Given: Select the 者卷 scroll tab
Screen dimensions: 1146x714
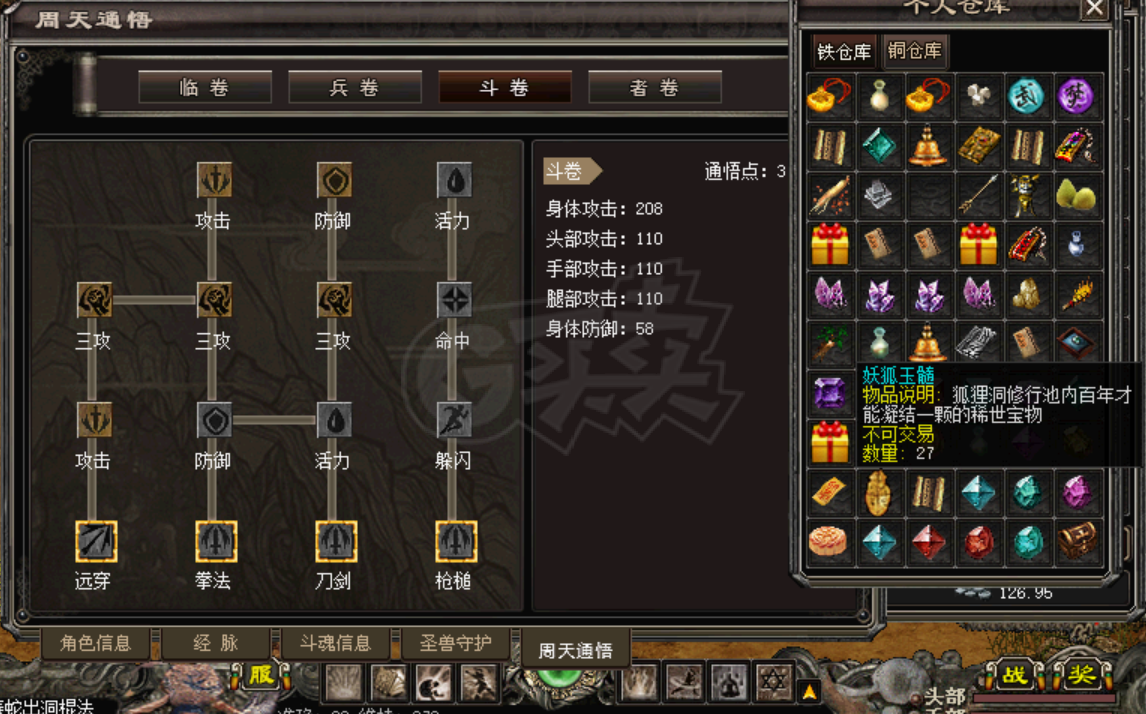Looking at the screenshot, I should point(655,88).
